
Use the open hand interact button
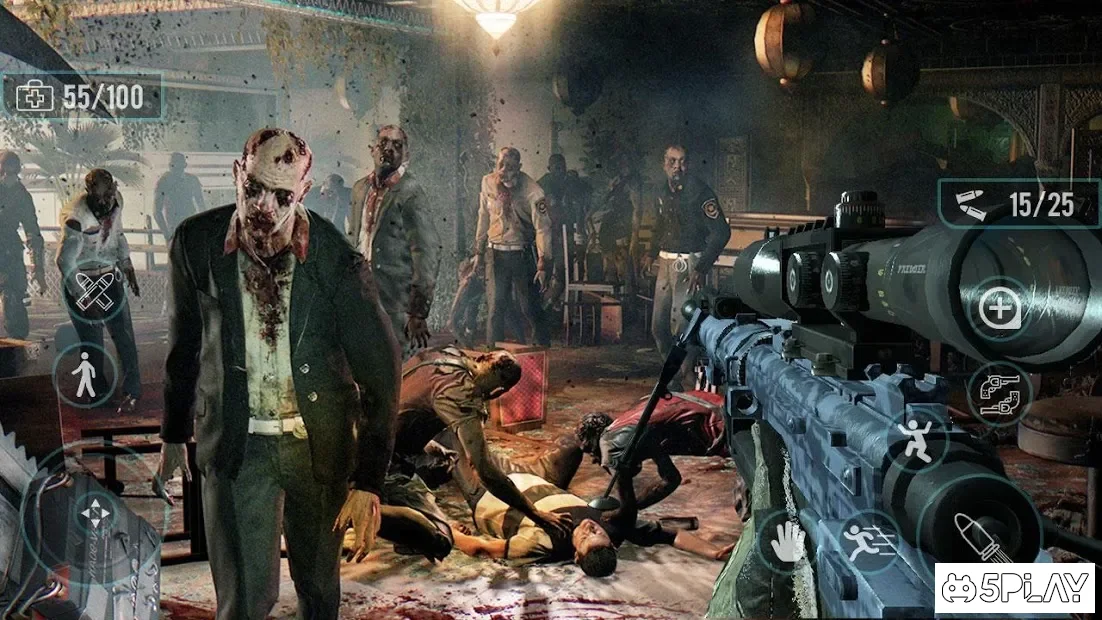(787, 541)
